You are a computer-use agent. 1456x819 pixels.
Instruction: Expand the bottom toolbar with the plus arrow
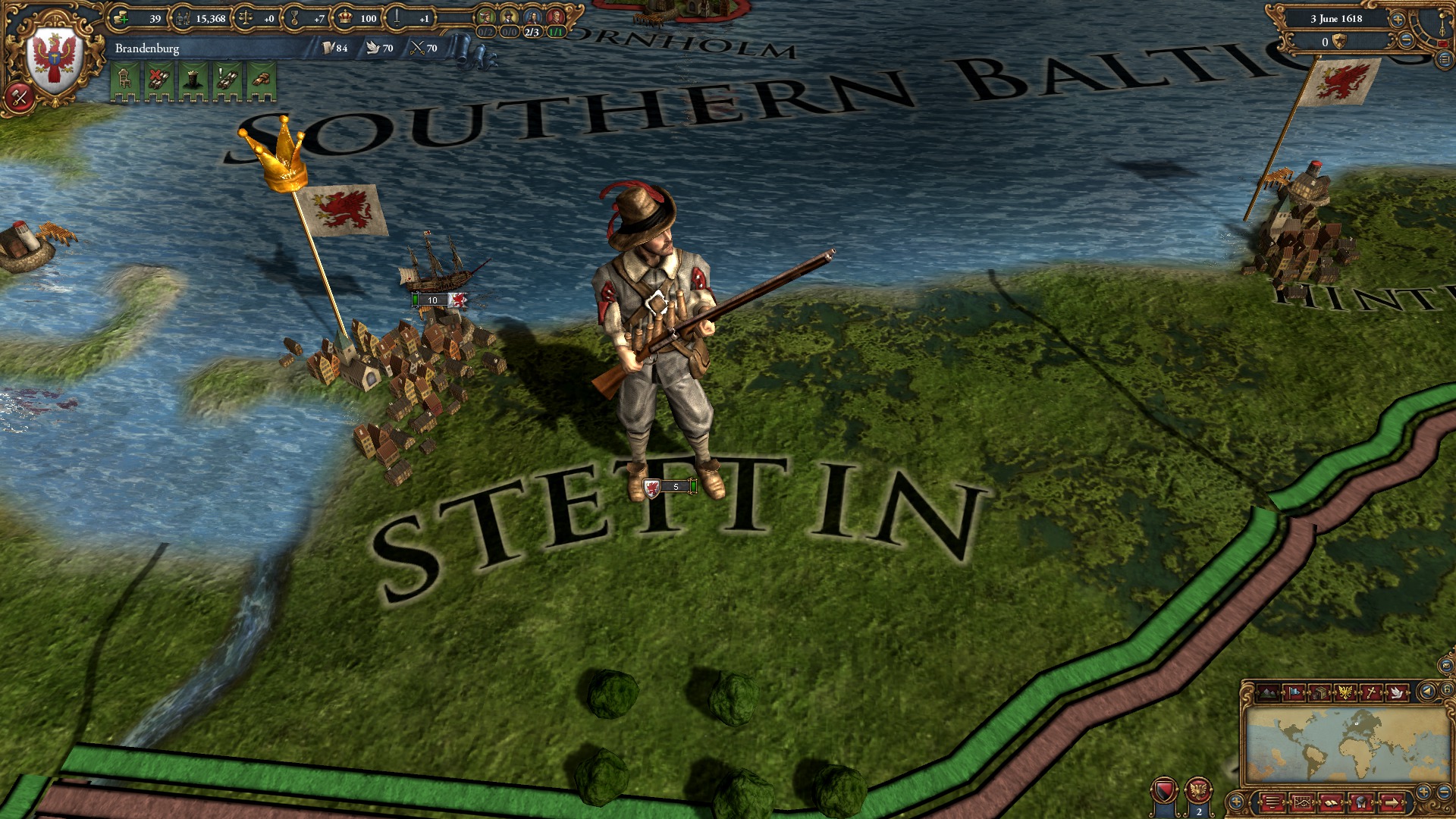[x=1236, y=802]
